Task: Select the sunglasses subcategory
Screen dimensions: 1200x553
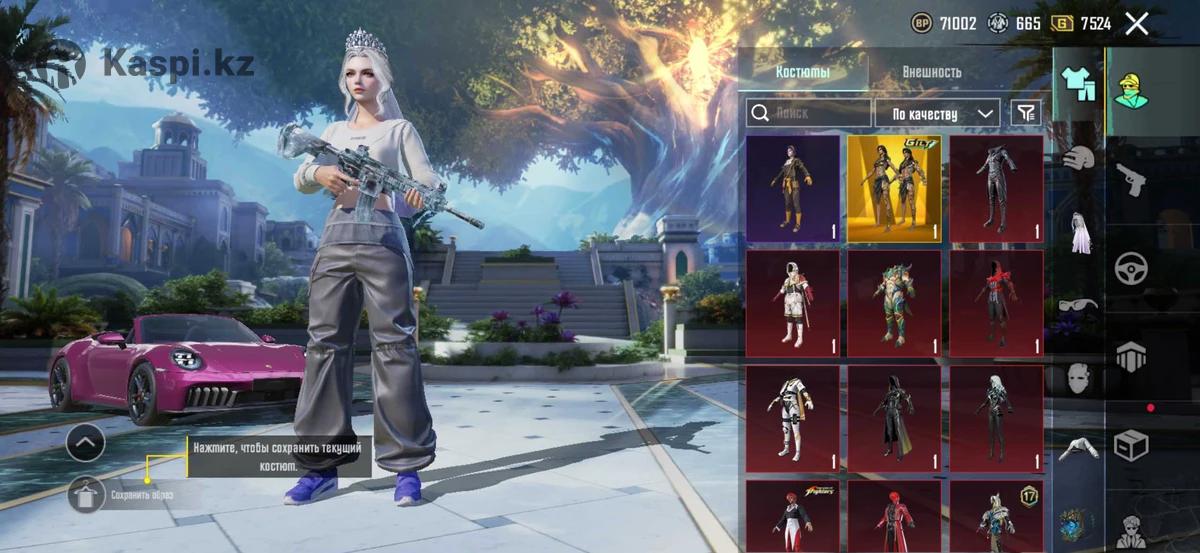Action: pyautogui.click(x=1077, y=304)
